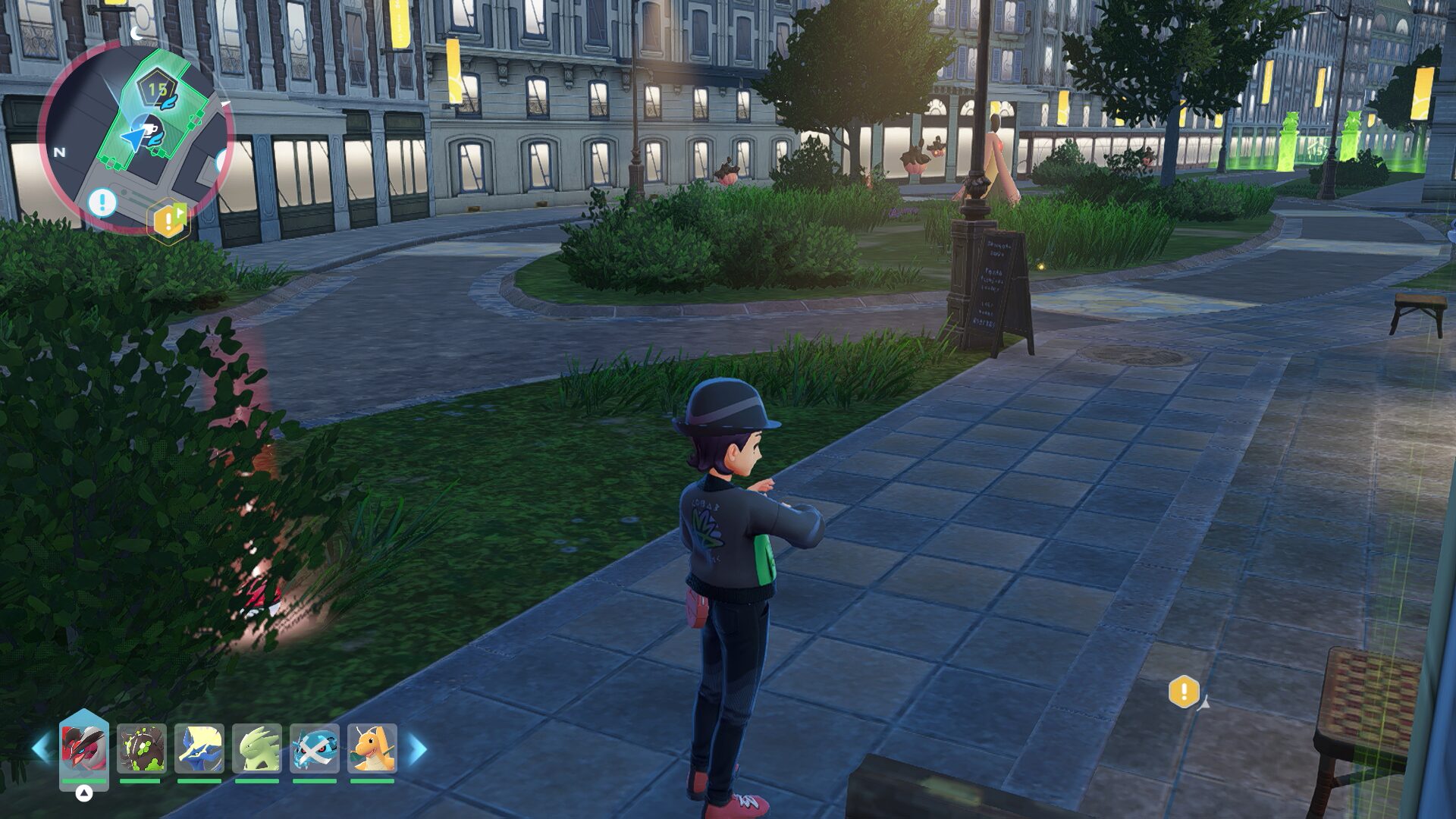The width and height of the screenshot is (1456, 819).
Task: Open the circular minimap
Action: pyautogui.click(x=135, y=136)
